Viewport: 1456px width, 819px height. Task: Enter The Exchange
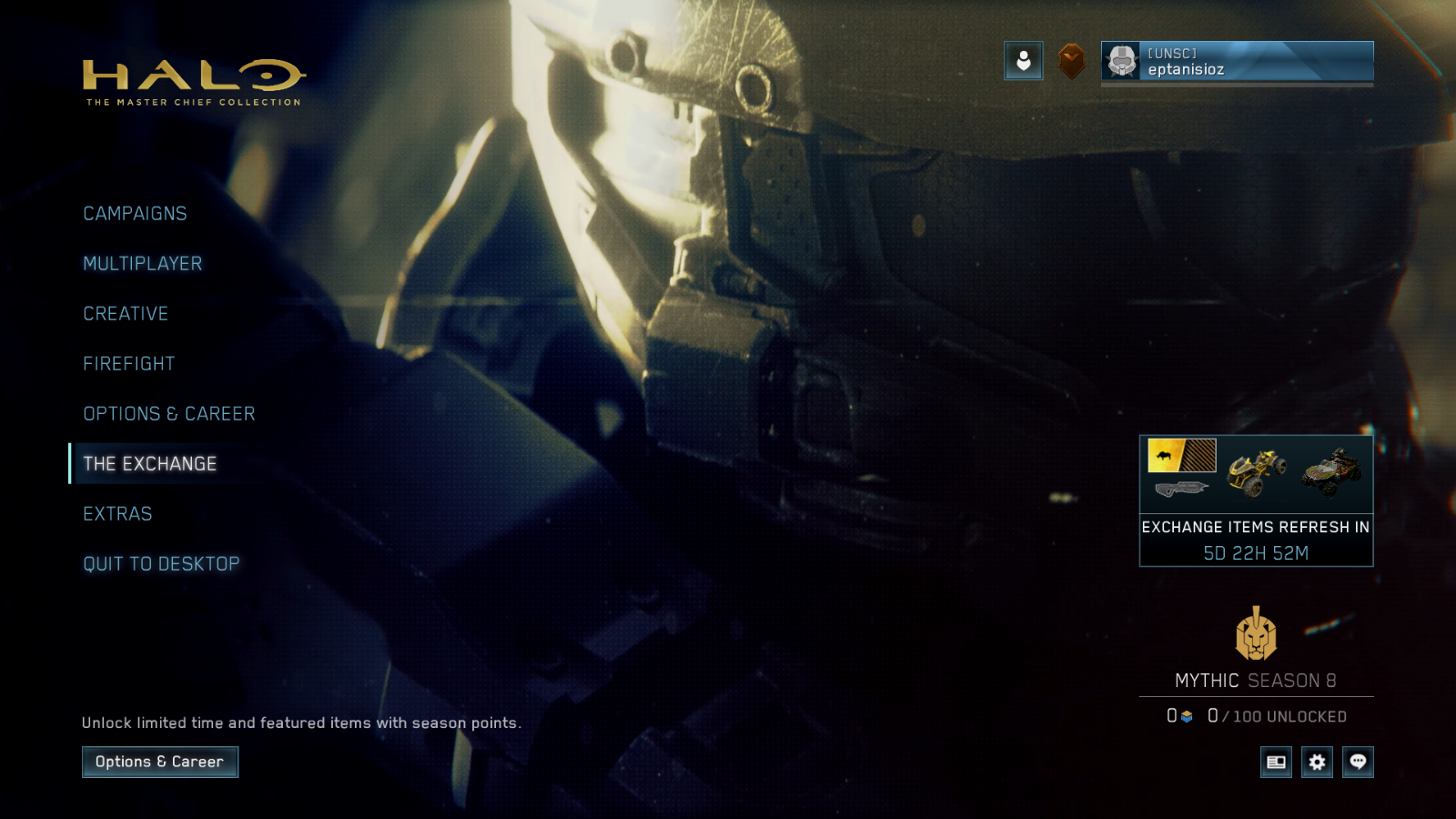[150, 464]
